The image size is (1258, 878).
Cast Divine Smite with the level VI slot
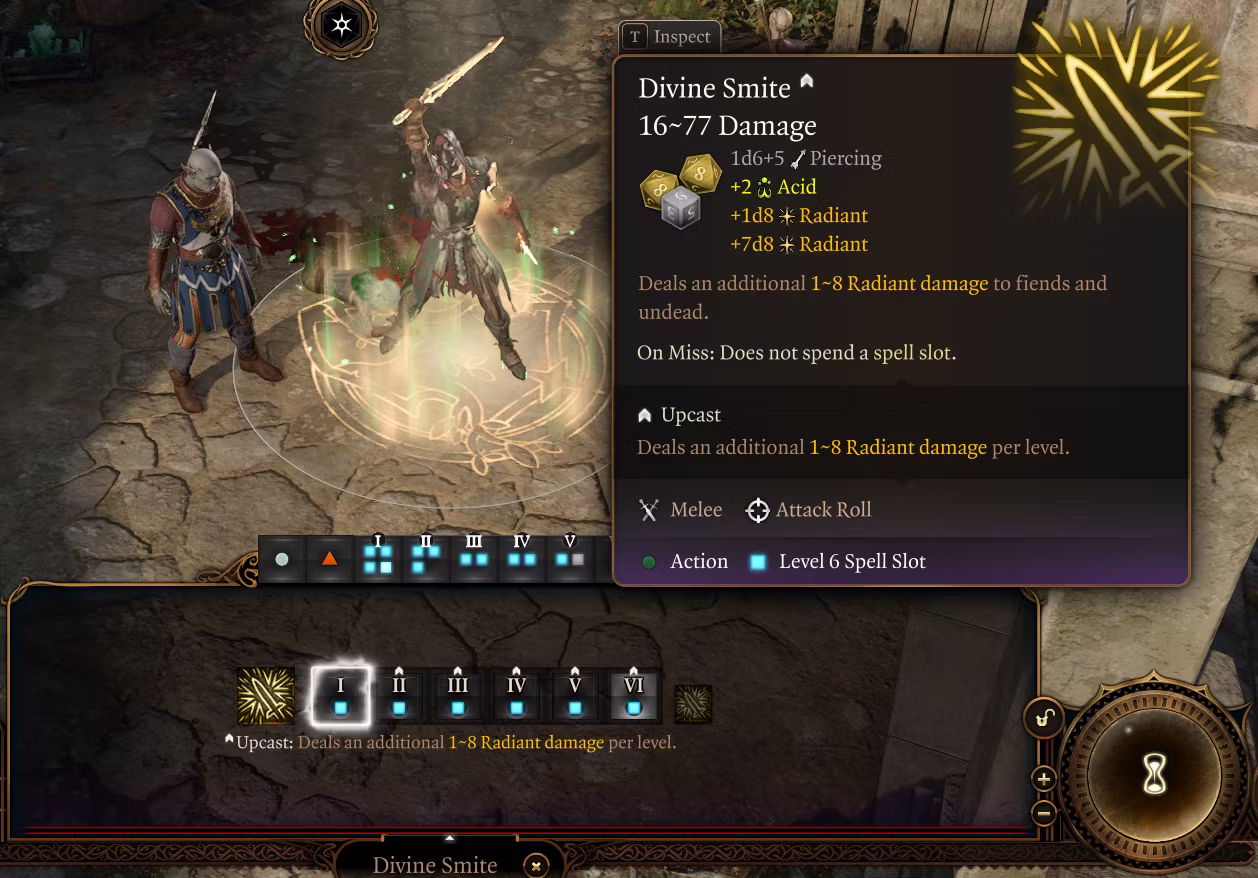634,697
